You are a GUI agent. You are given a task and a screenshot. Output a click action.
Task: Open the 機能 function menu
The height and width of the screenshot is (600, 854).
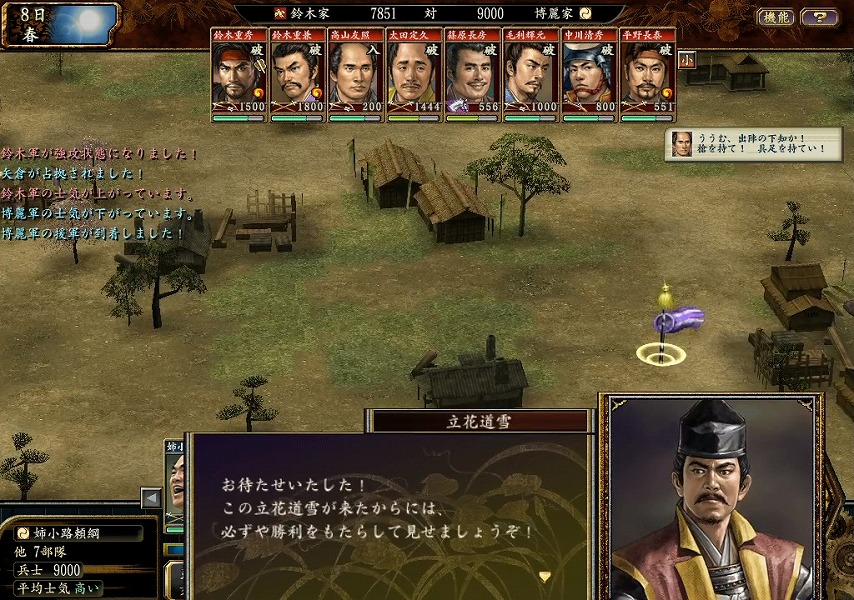775,17
